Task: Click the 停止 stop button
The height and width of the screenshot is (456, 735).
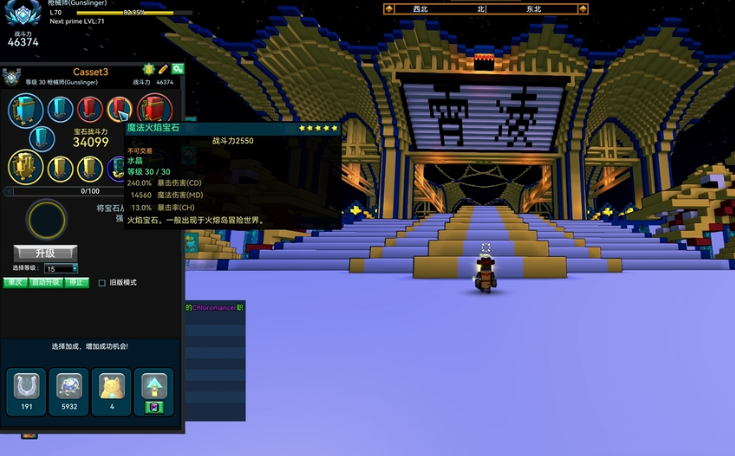Action: tap(77, 282)
